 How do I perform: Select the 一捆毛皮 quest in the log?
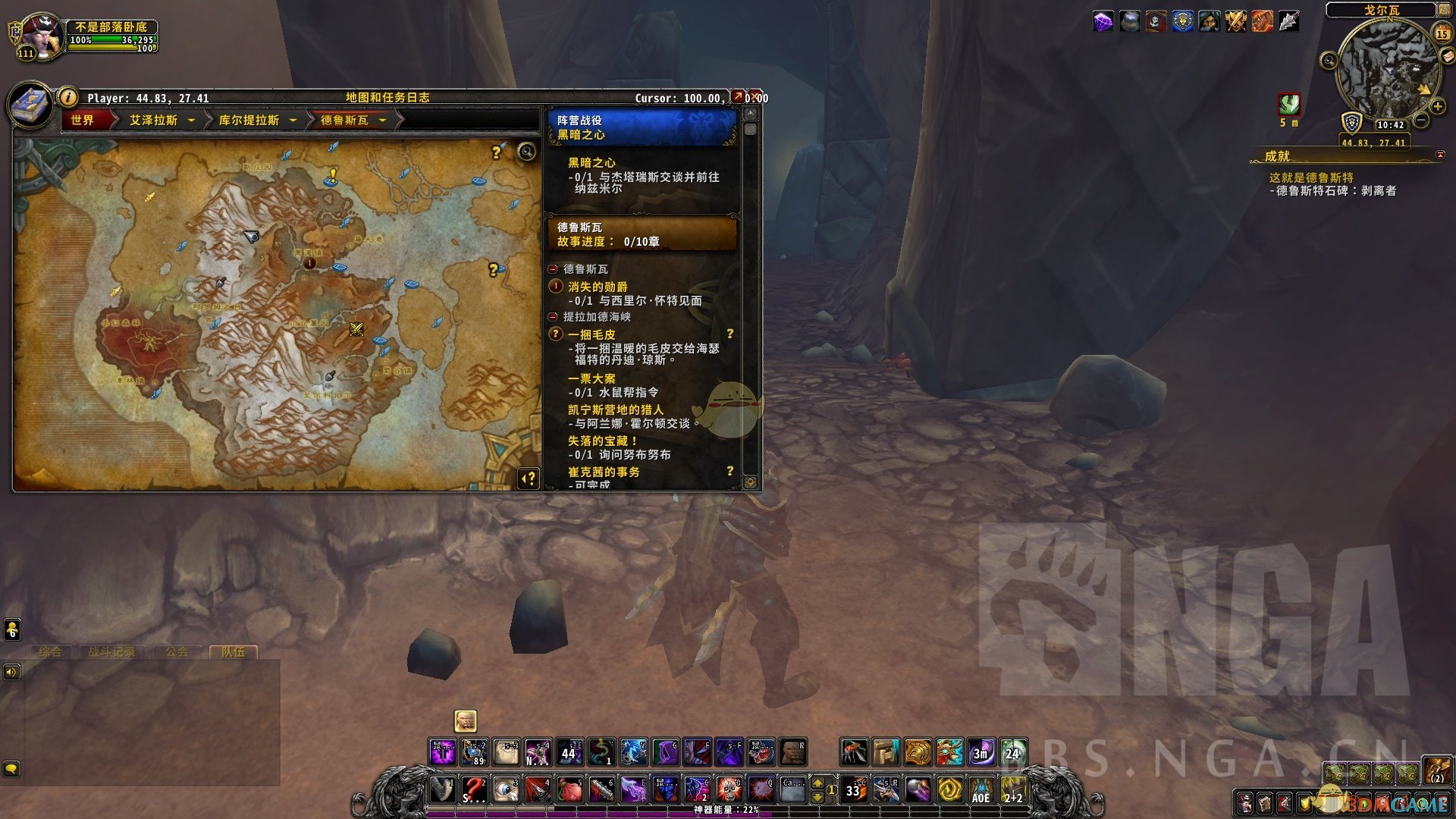(591, 334)
